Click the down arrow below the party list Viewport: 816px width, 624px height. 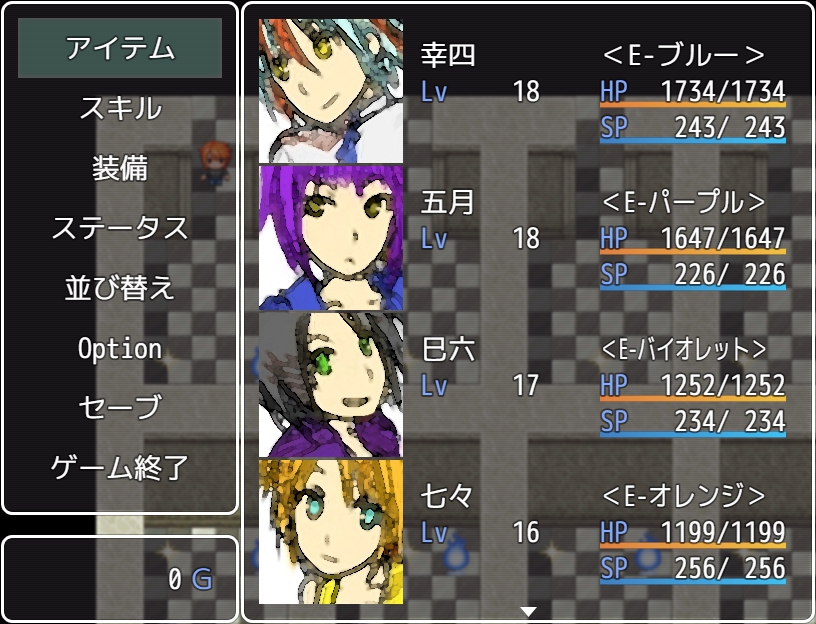(529, 611)
